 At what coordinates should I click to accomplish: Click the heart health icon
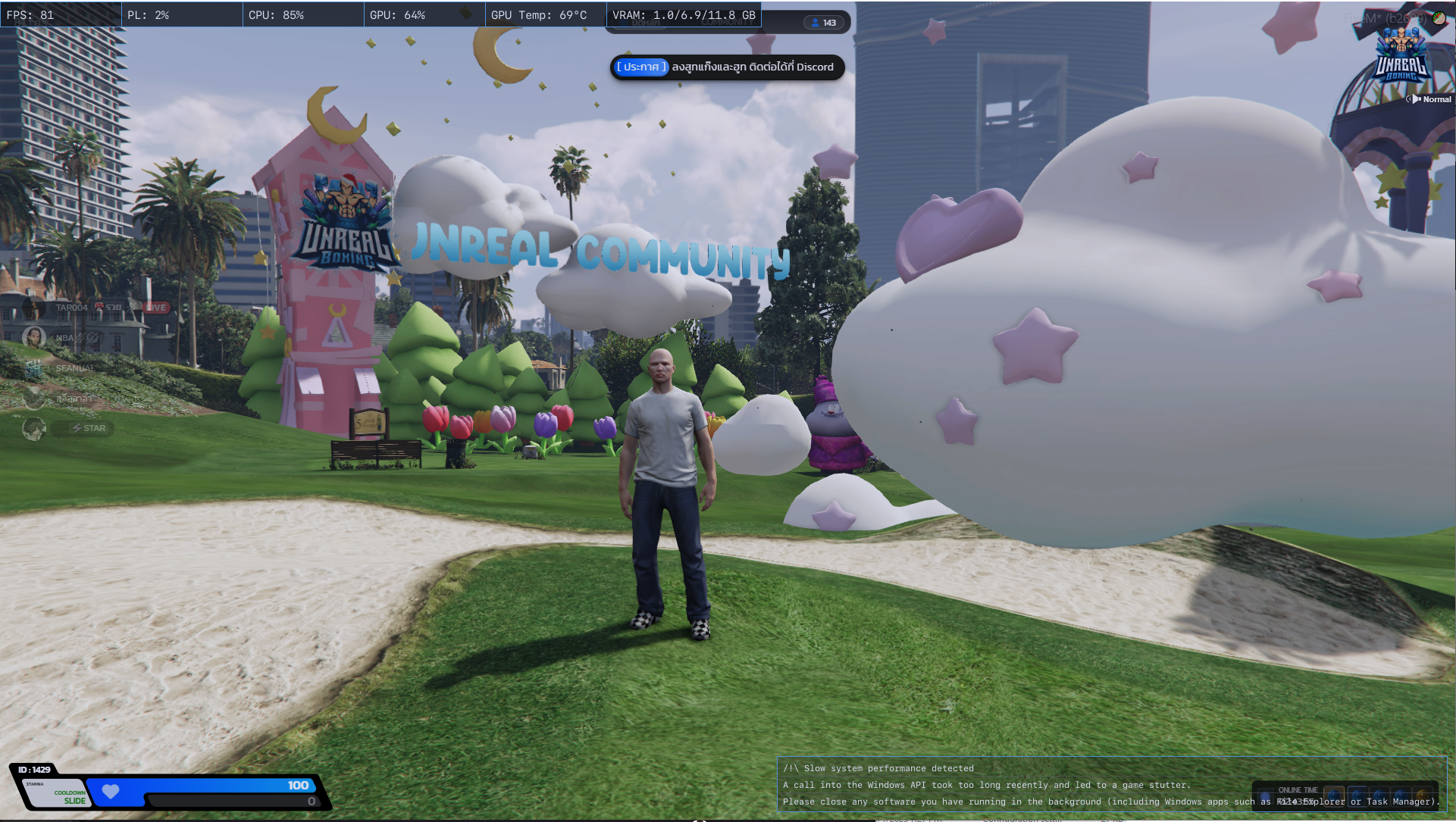click(111, 792)
